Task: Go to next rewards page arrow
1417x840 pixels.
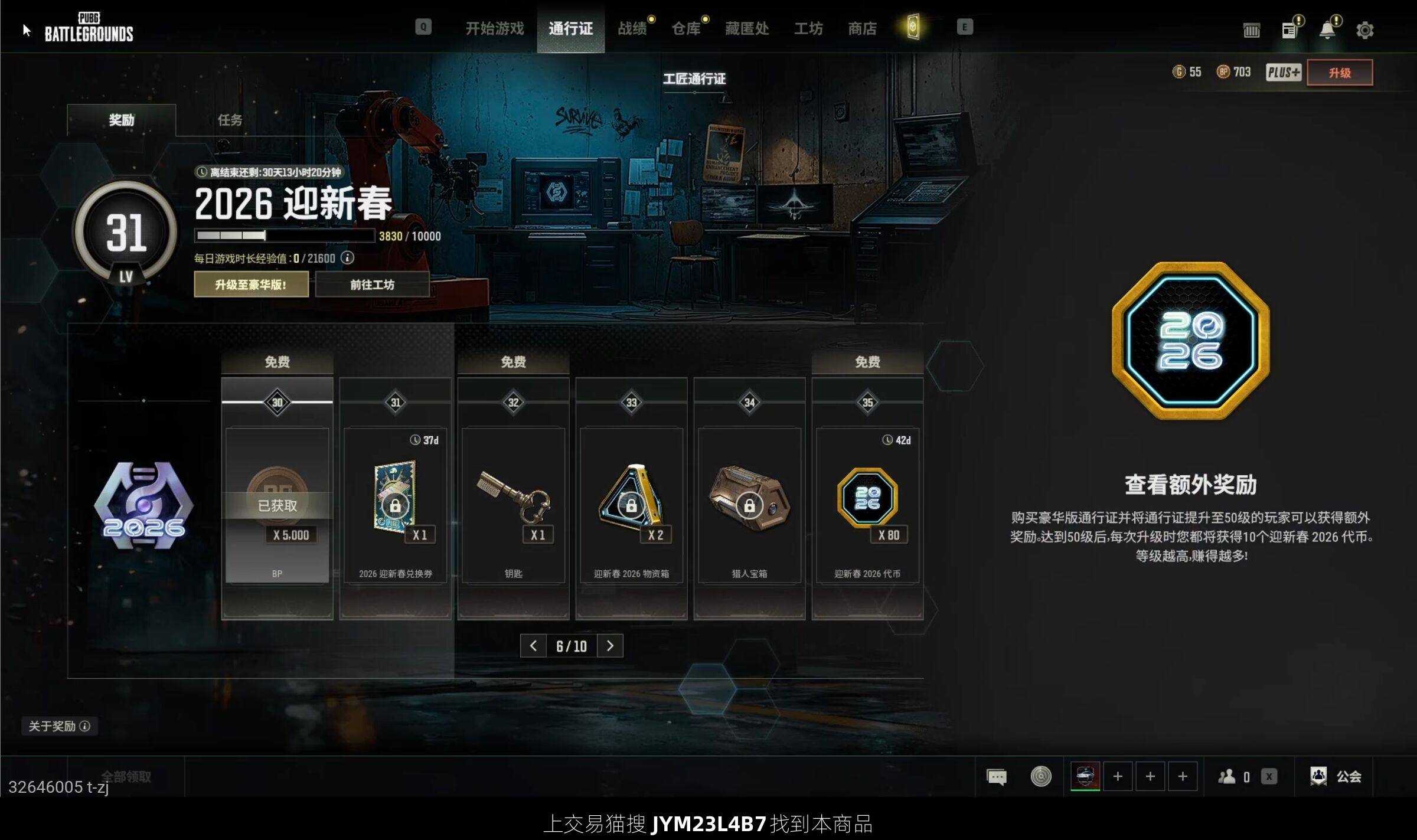Action: pos(610,646)
